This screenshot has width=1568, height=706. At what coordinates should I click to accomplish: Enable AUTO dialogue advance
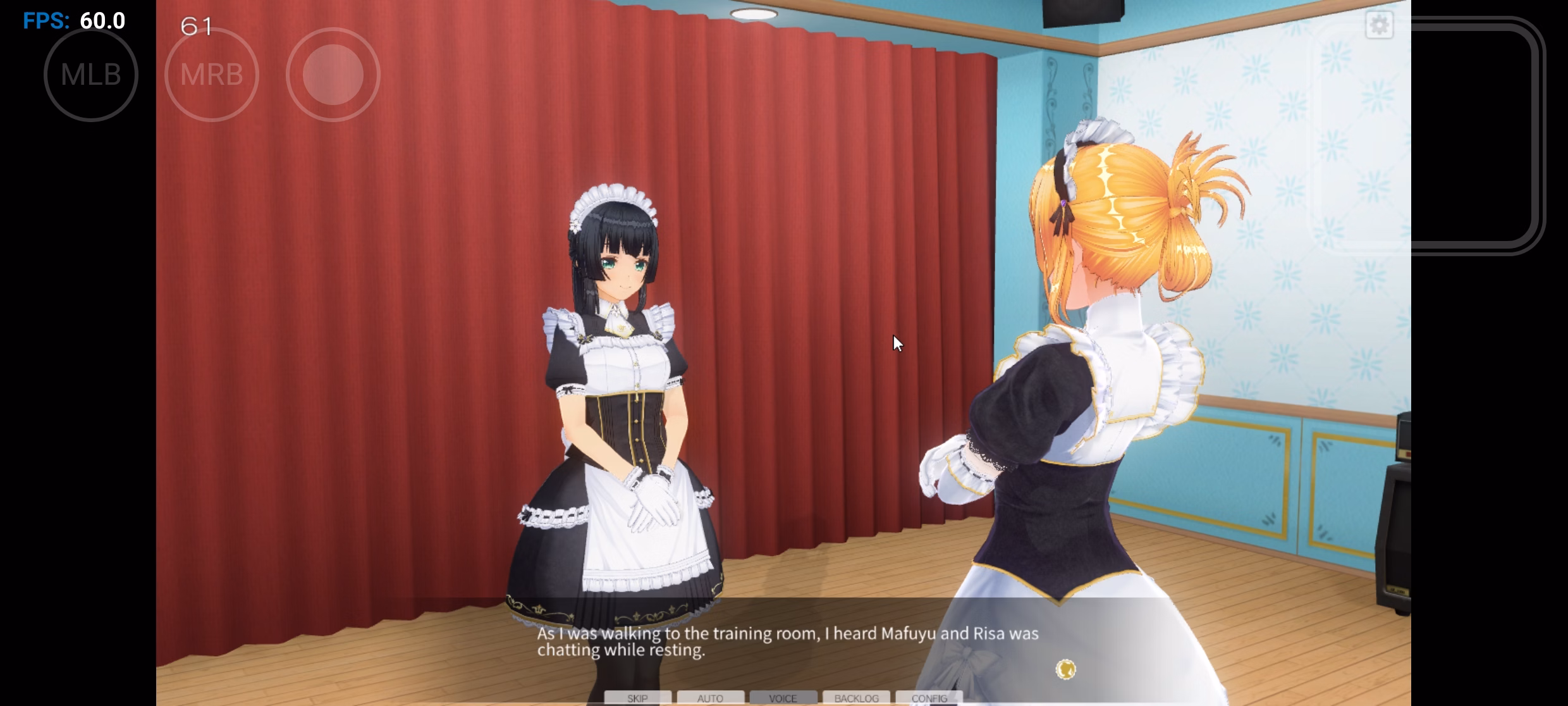click(x=710, y=698)
